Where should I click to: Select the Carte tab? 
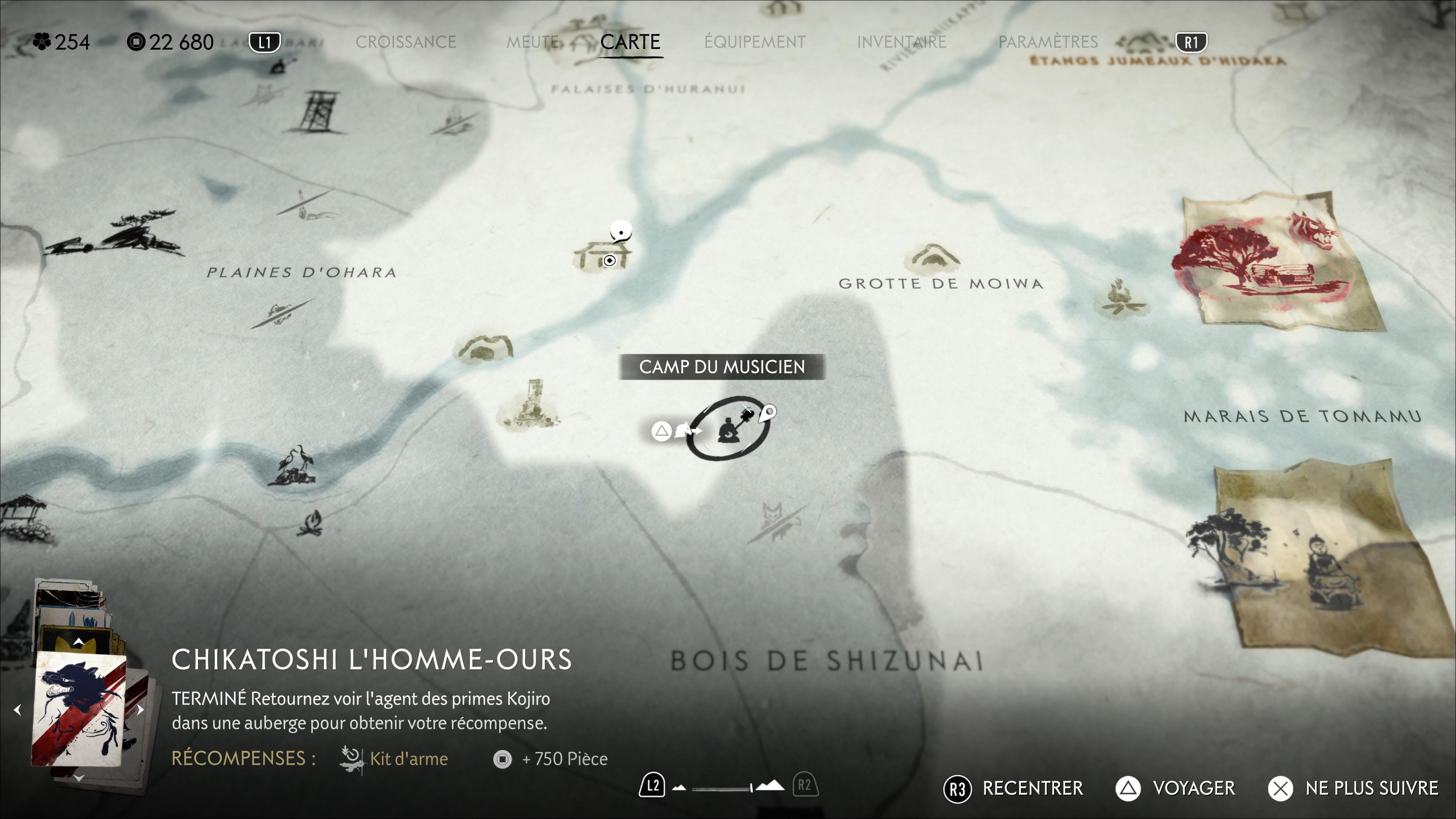pyautogui.click(x=630, y=42)
